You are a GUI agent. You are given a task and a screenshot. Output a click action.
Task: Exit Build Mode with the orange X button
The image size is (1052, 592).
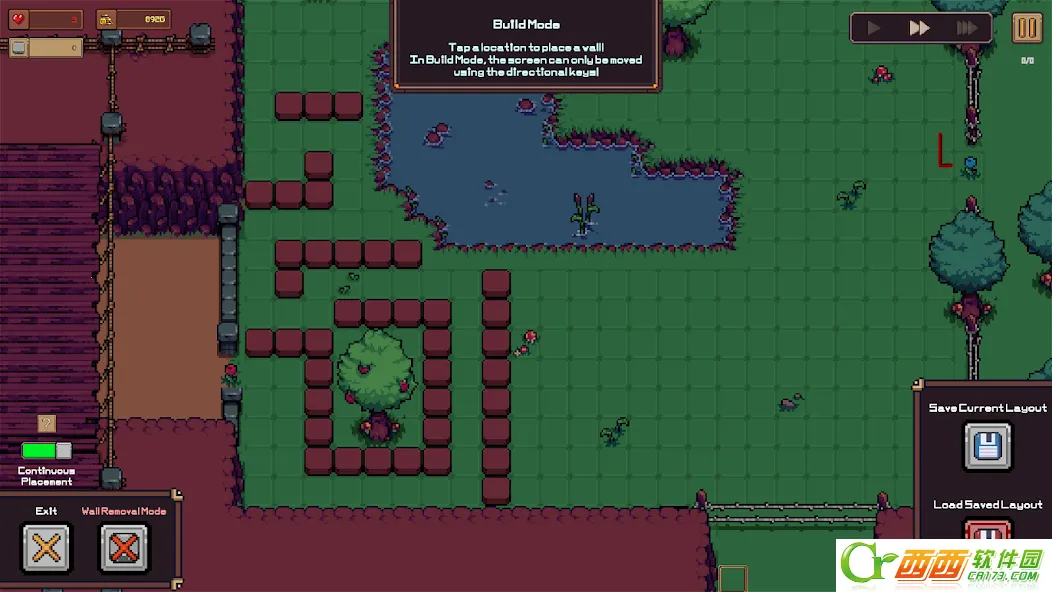[46, 547]
